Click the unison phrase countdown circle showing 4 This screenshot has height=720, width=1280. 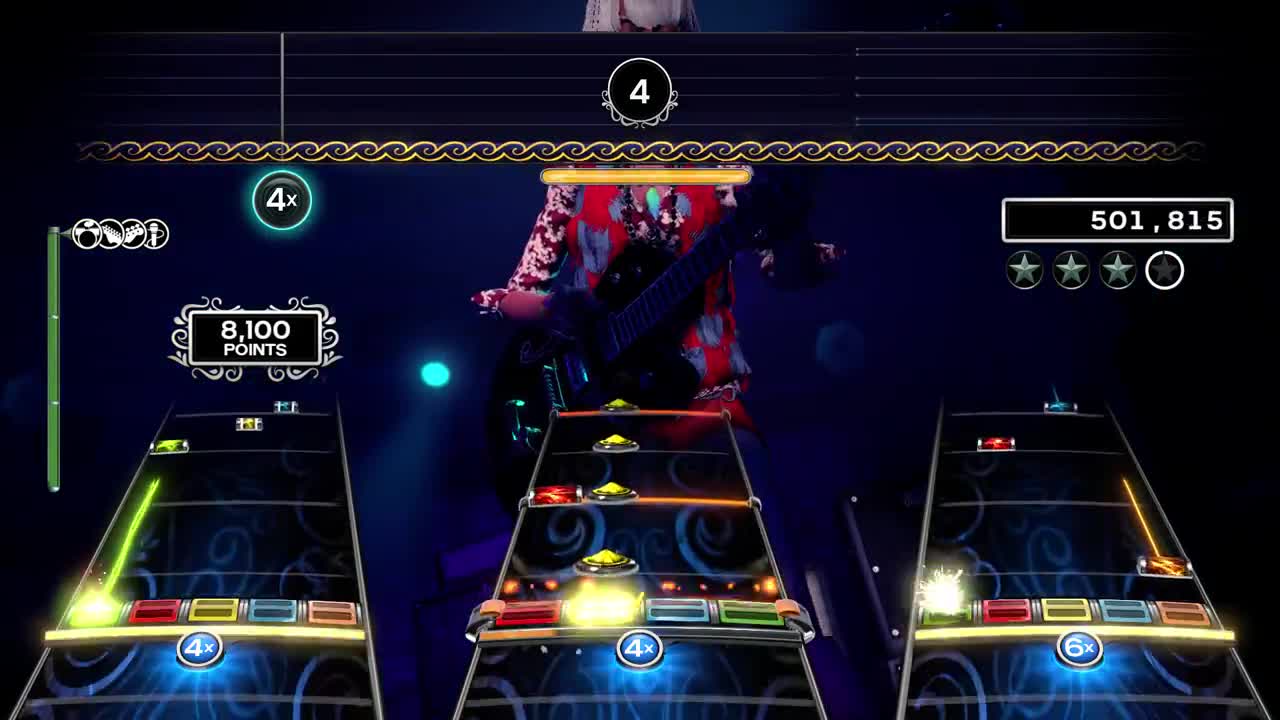click(640, 92)
